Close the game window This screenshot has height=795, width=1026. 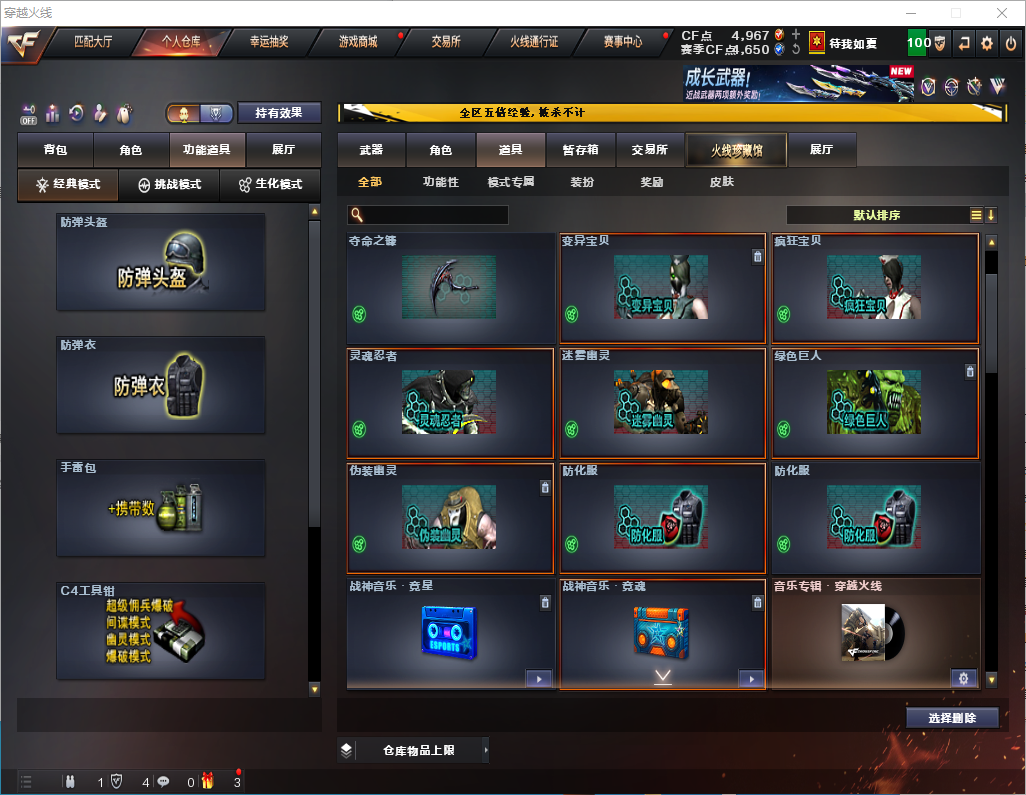tap(1000, 13)
